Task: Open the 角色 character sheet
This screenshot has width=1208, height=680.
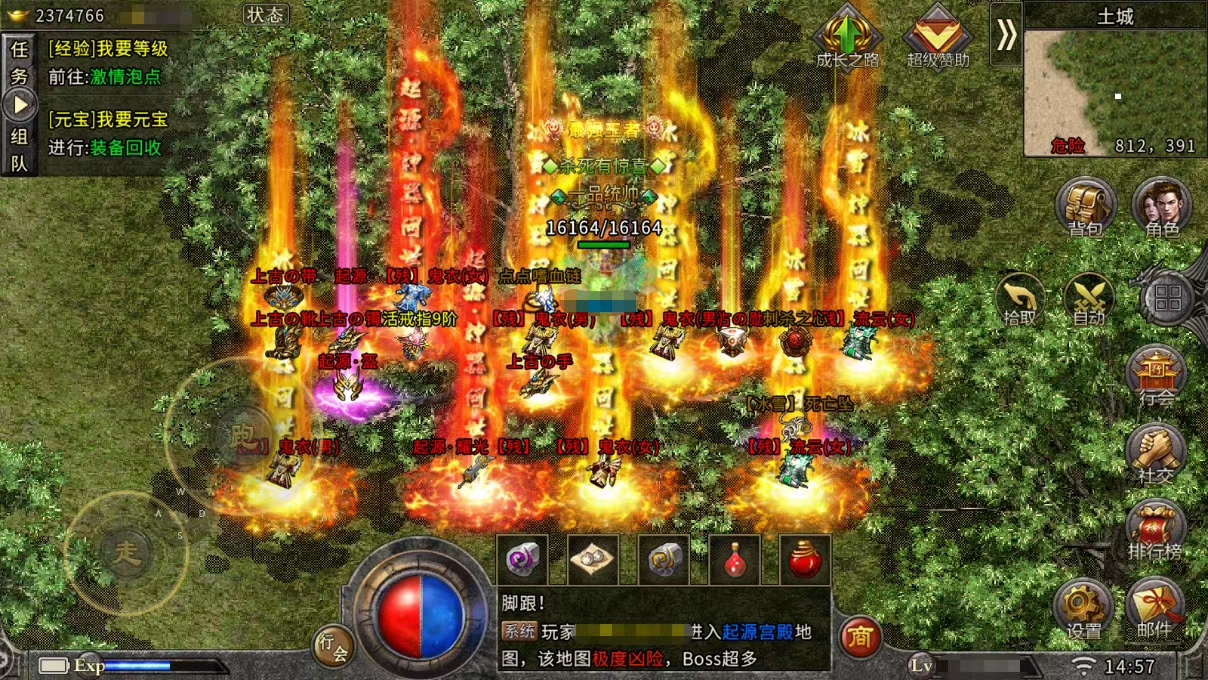Action: coord(1162,206)
